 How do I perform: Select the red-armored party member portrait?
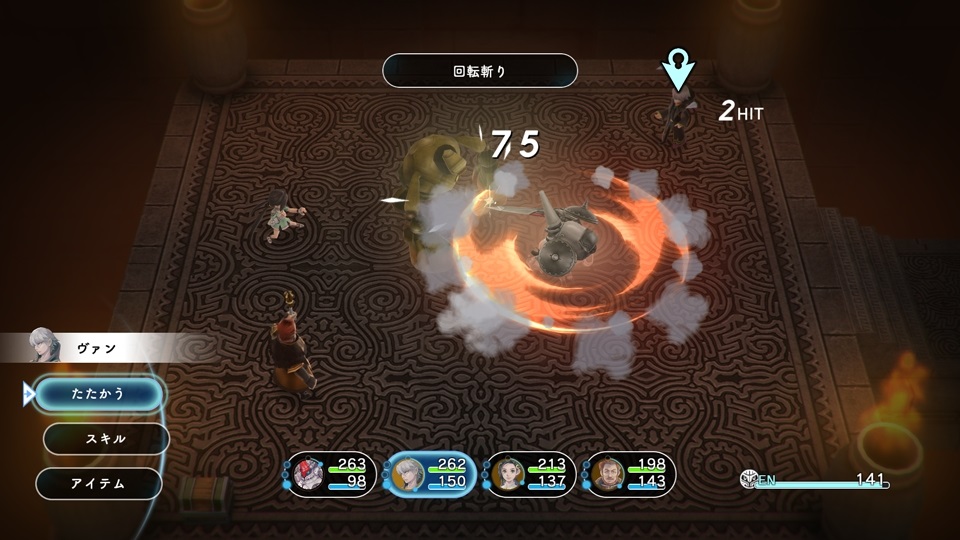tap(308, 474)
